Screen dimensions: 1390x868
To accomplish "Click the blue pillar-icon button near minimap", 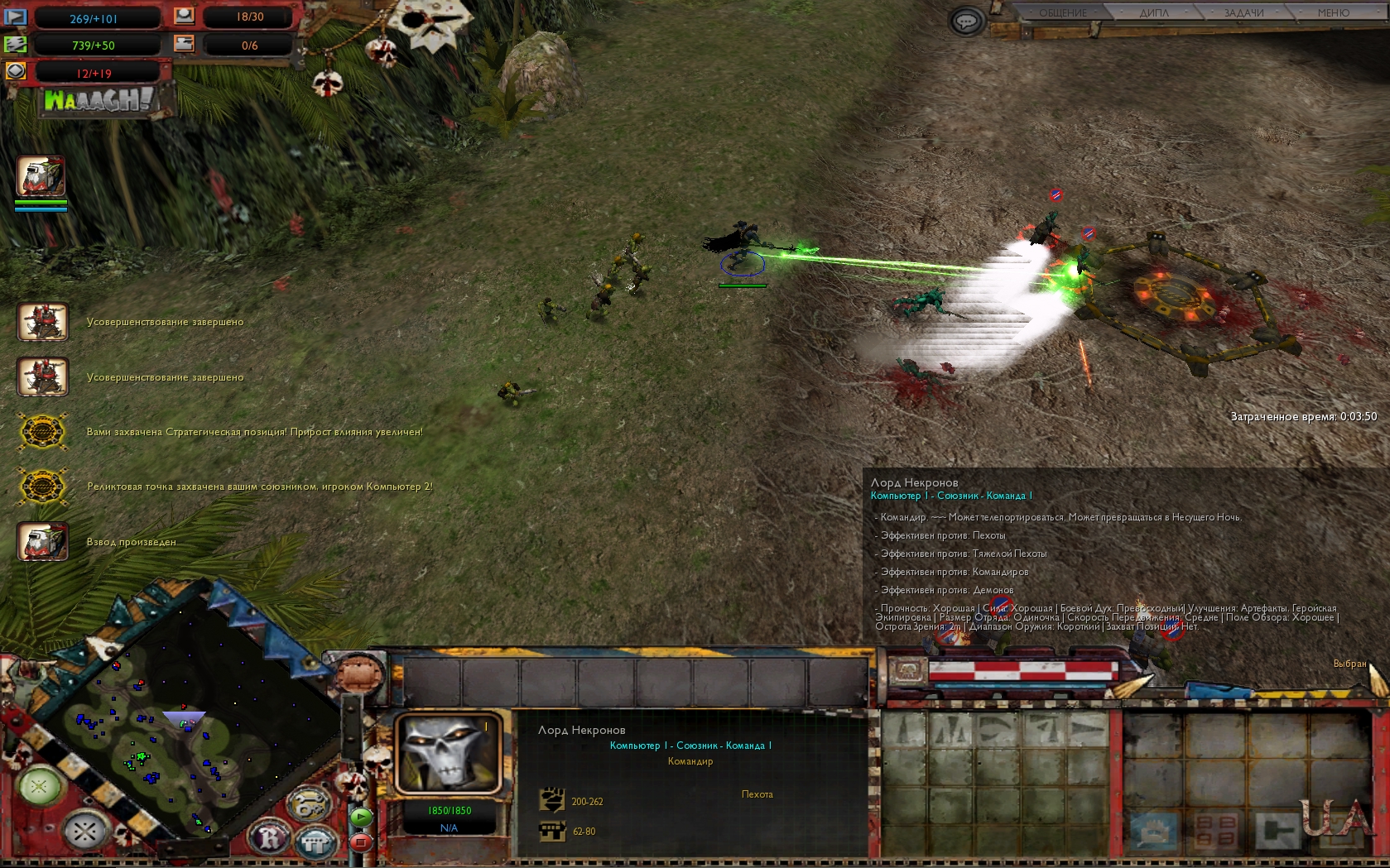I will tap(315, 843).
